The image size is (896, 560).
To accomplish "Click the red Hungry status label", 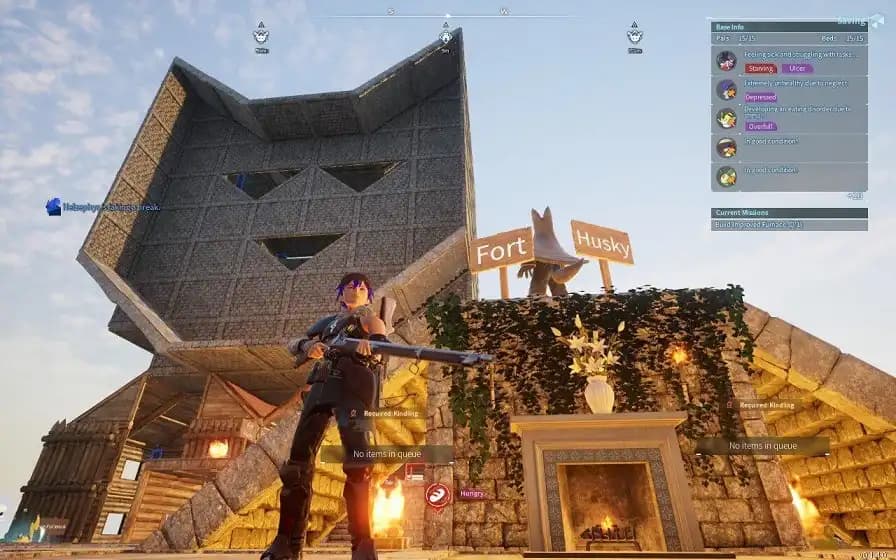I will pos(472,493).
